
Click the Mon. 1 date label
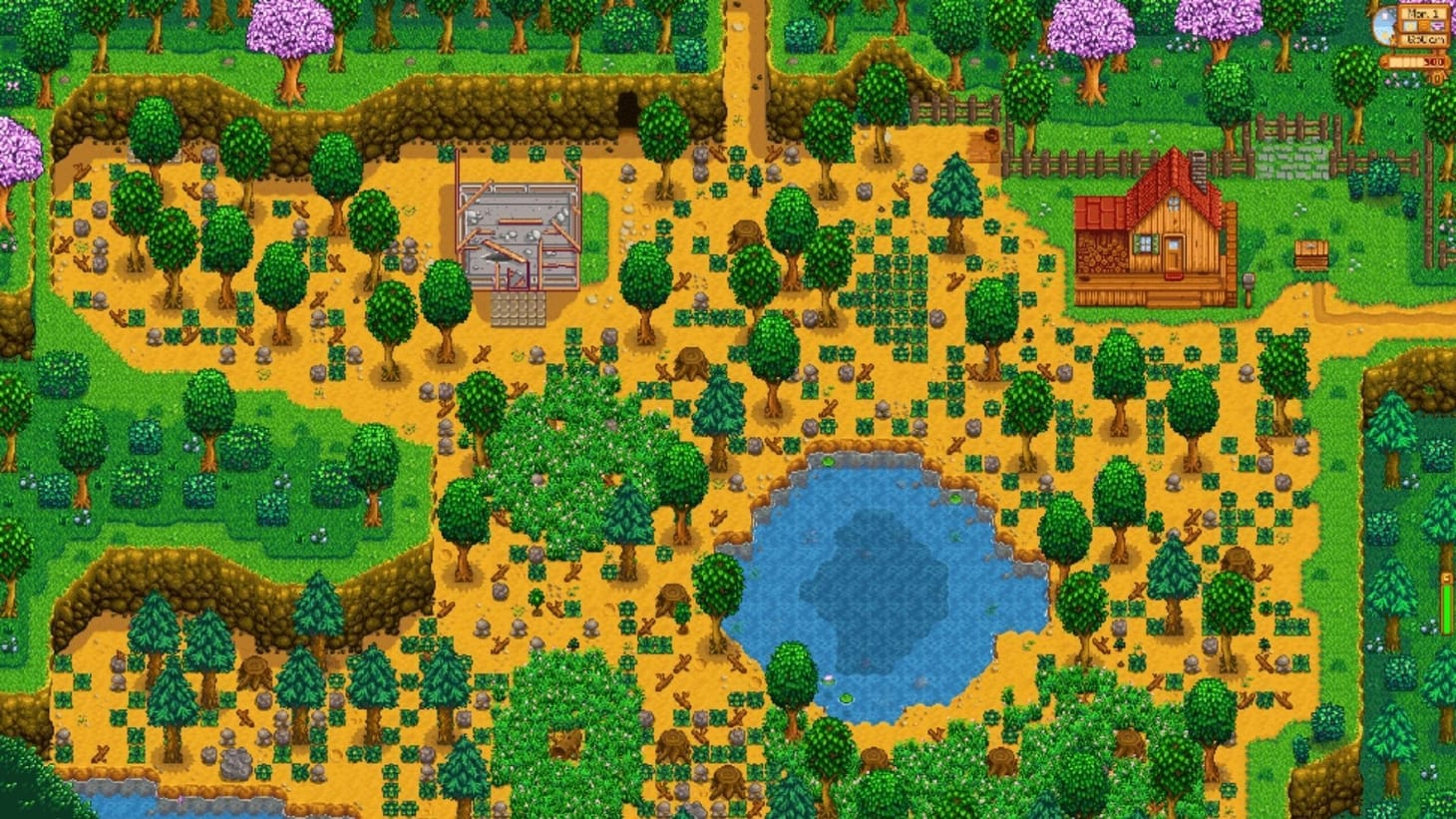point(1423,14)
